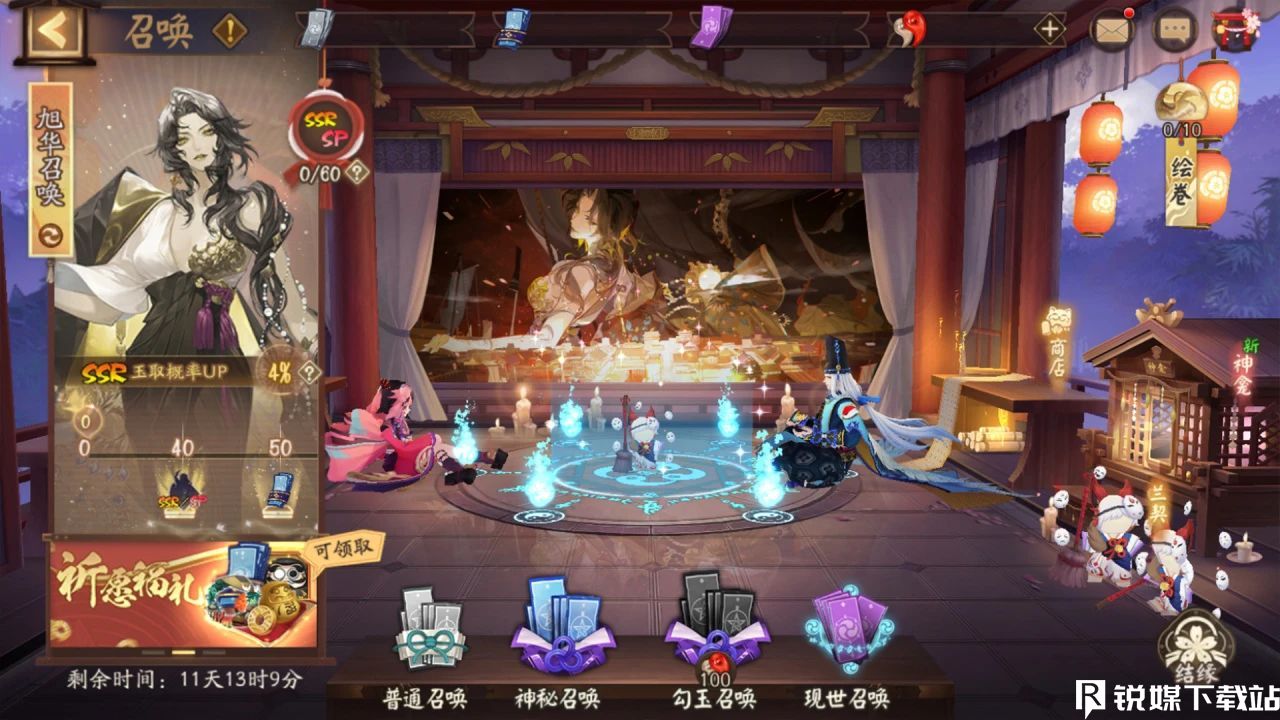Open the new 神龛 shrine
1280x720 pixels.
[1242, 375]
